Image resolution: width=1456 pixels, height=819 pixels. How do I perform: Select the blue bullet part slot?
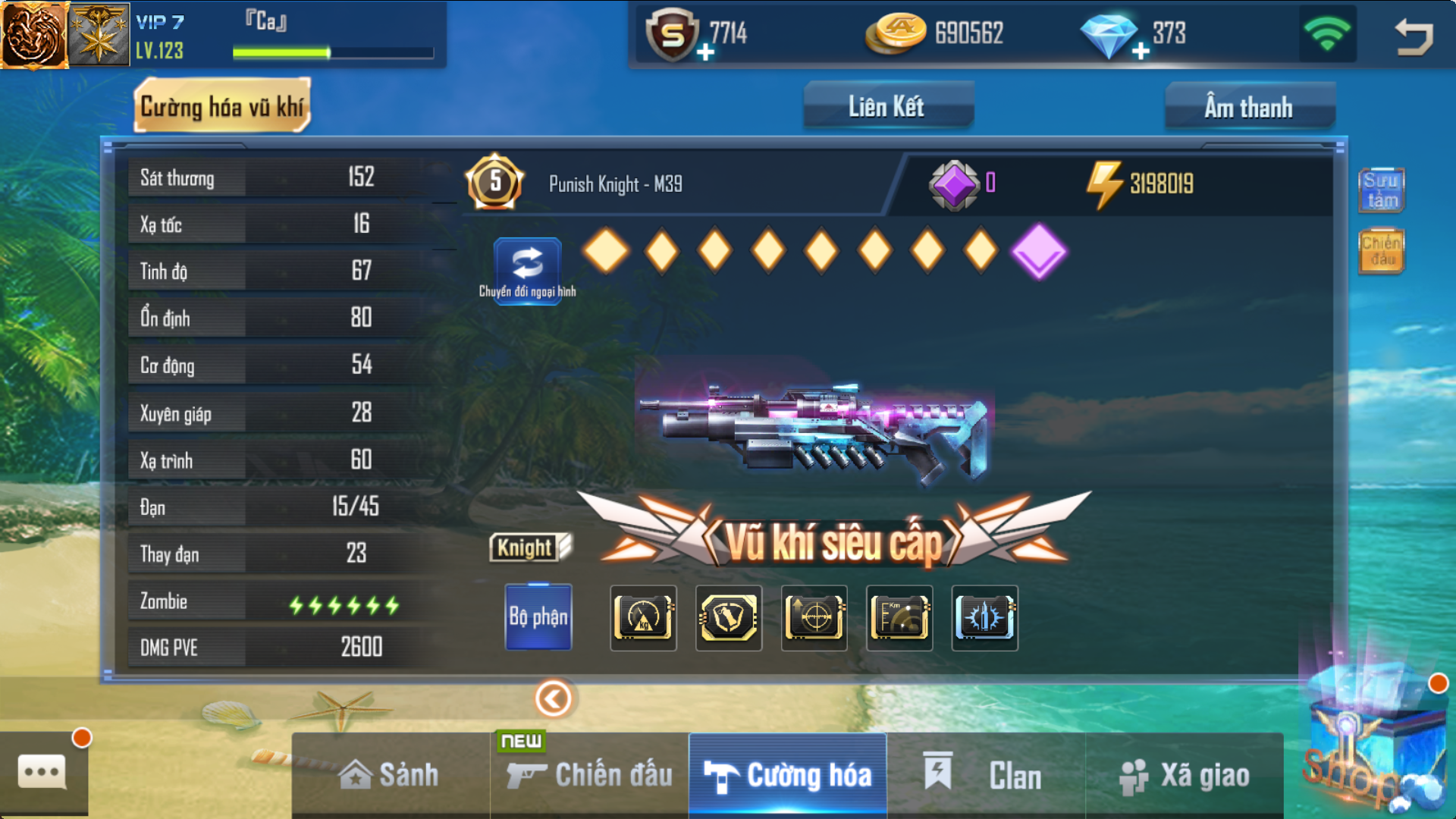pyautogui.click(x=984, y=618)
